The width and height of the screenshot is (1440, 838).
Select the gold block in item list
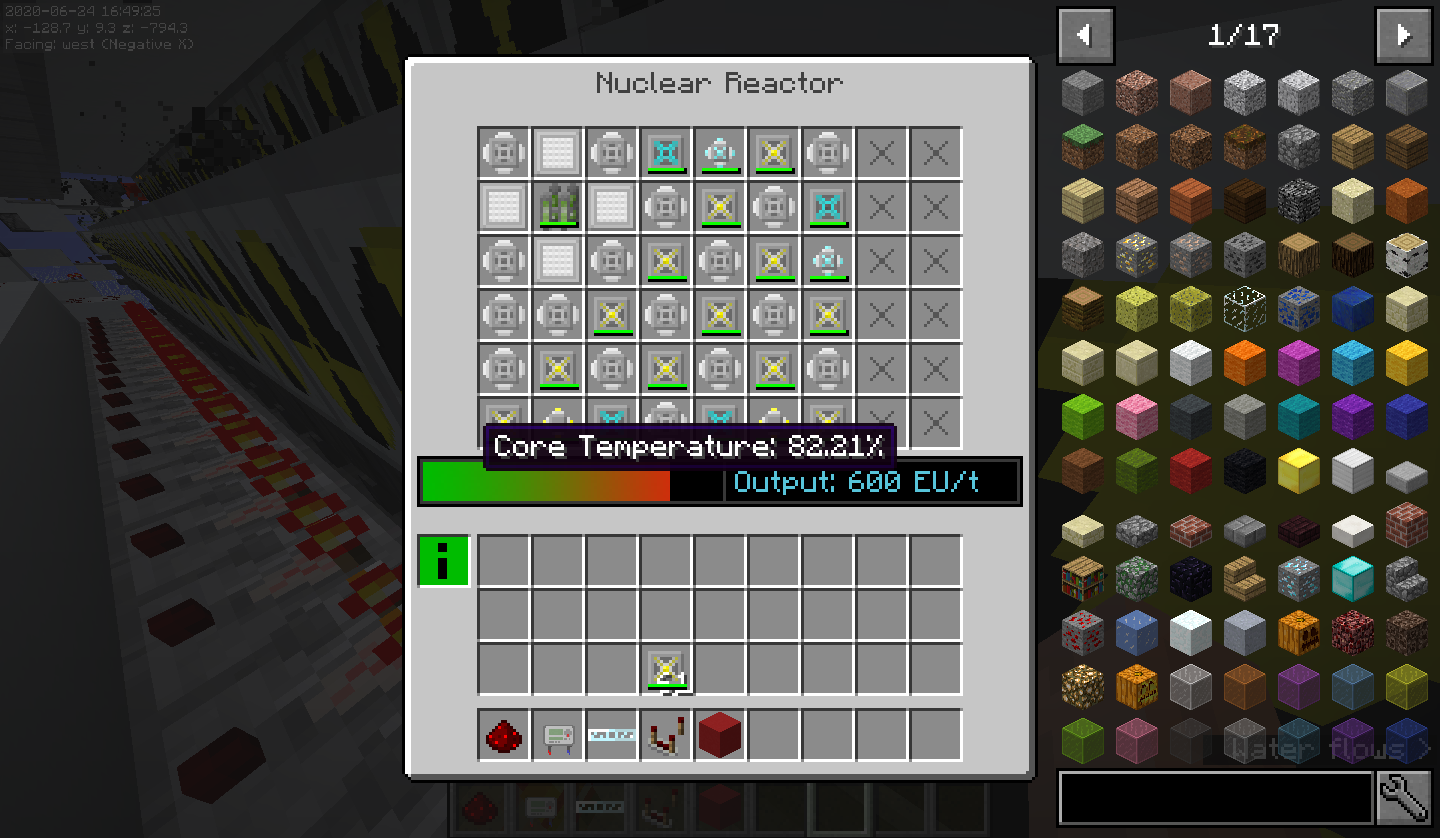(x=1299, y=470)
